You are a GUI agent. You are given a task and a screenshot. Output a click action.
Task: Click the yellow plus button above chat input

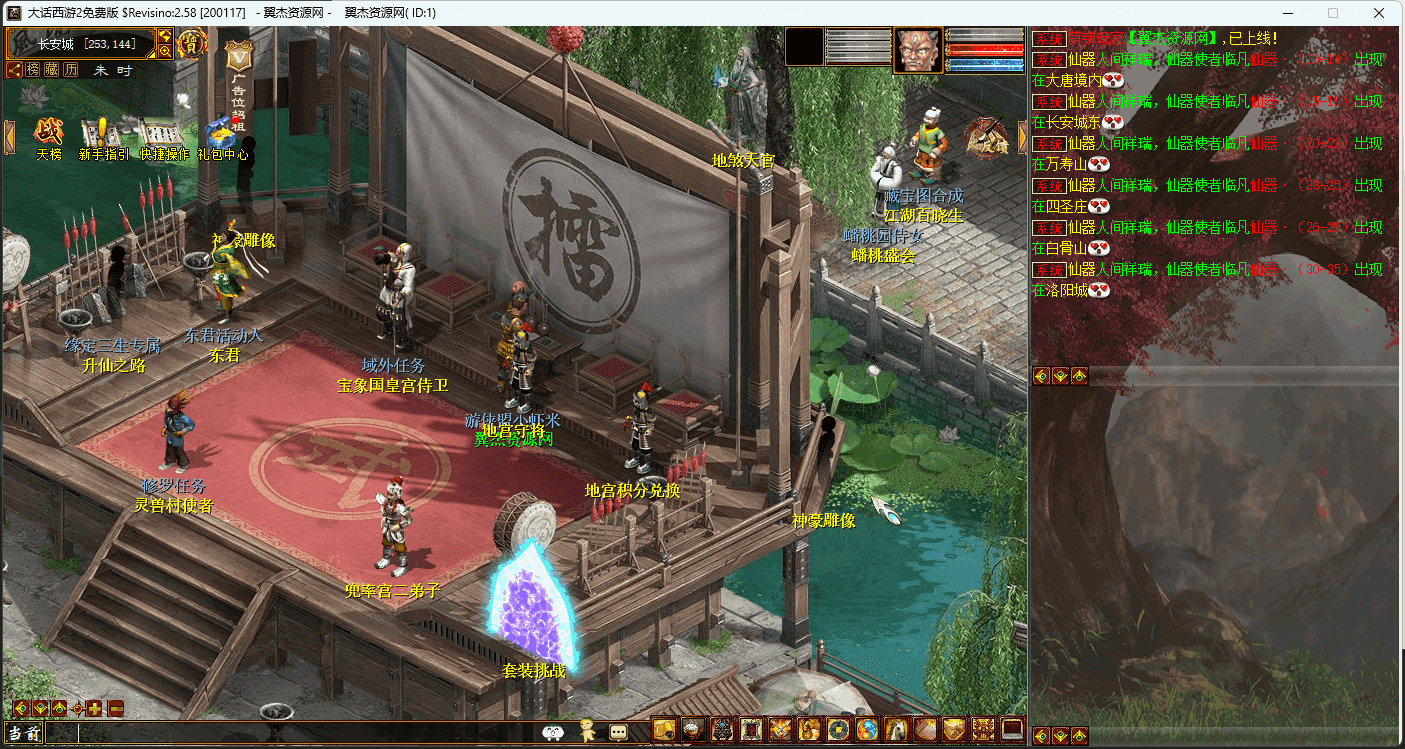tap(96, 709)
